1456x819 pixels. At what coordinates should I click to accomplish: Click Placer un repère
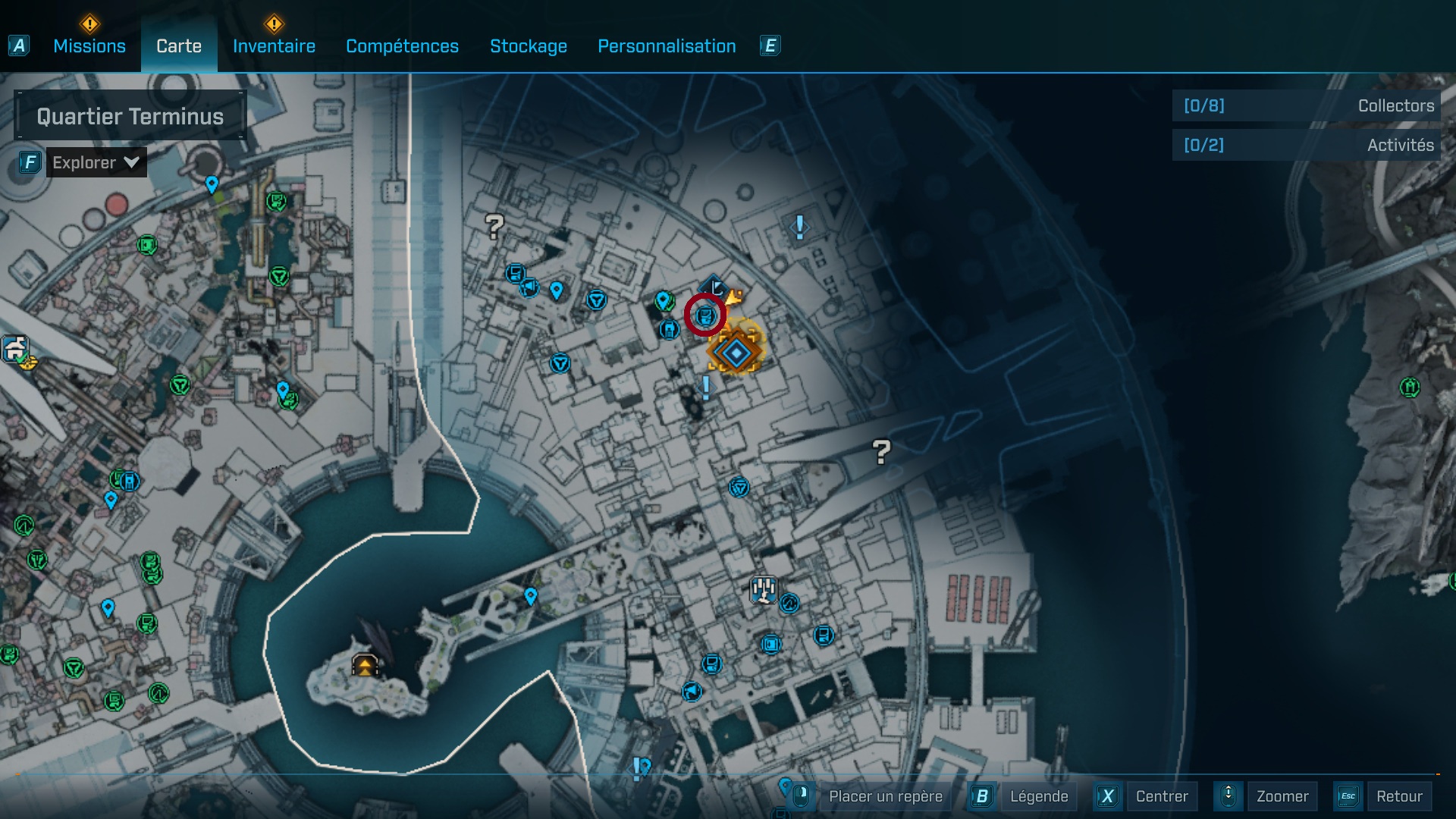(x=884, y=796)
